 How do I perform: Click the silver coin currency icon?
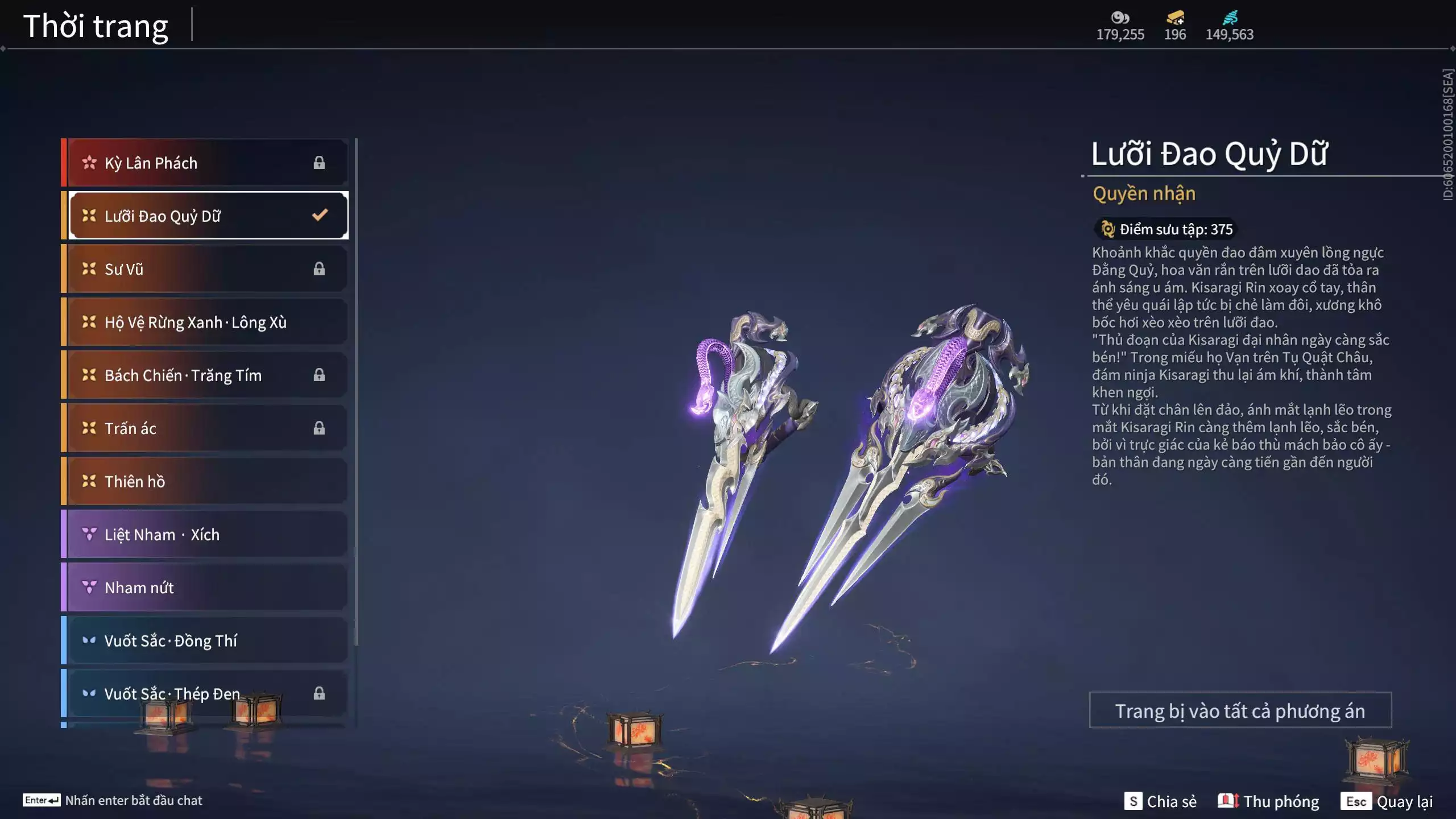click(1120, 18)
